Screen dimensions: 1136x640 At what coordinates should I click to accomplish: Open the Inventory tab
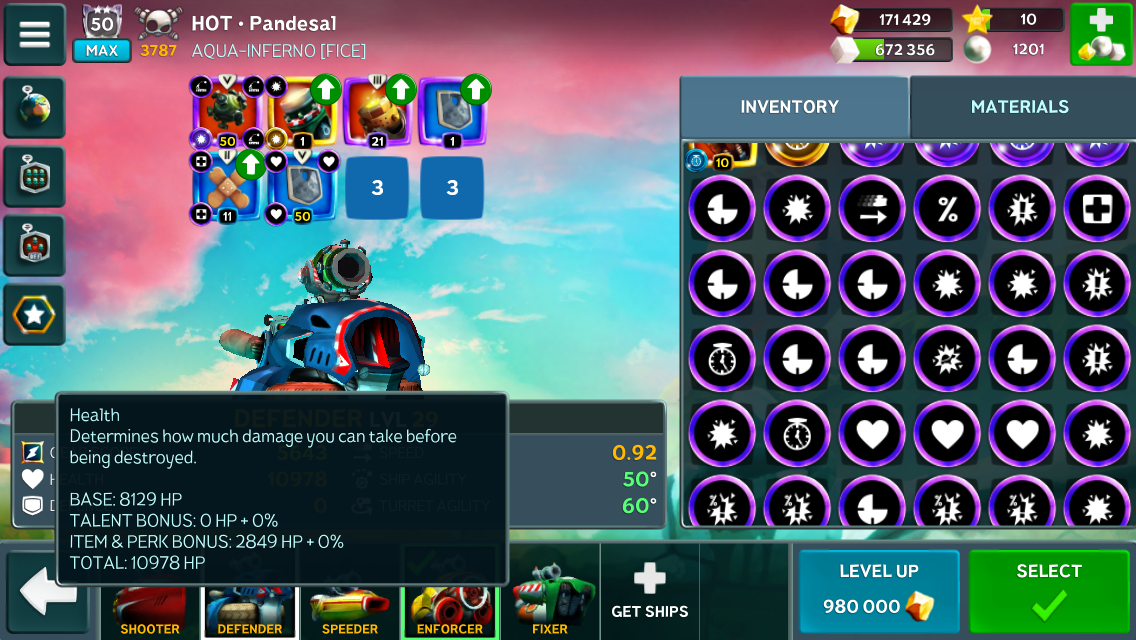[789, 107]
